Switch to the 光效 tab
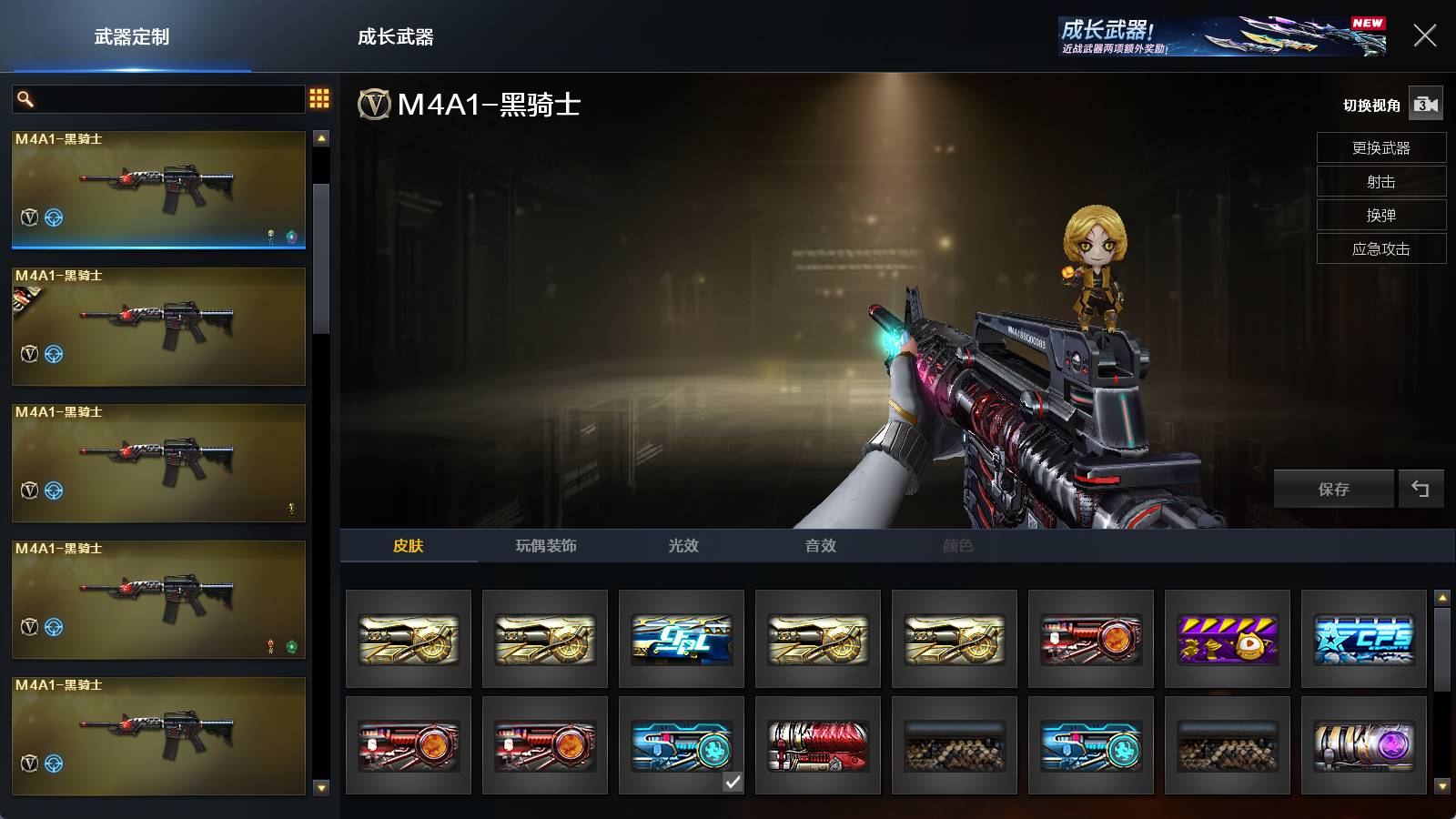Screen dimensions: 1456x819 click(682, 545)
